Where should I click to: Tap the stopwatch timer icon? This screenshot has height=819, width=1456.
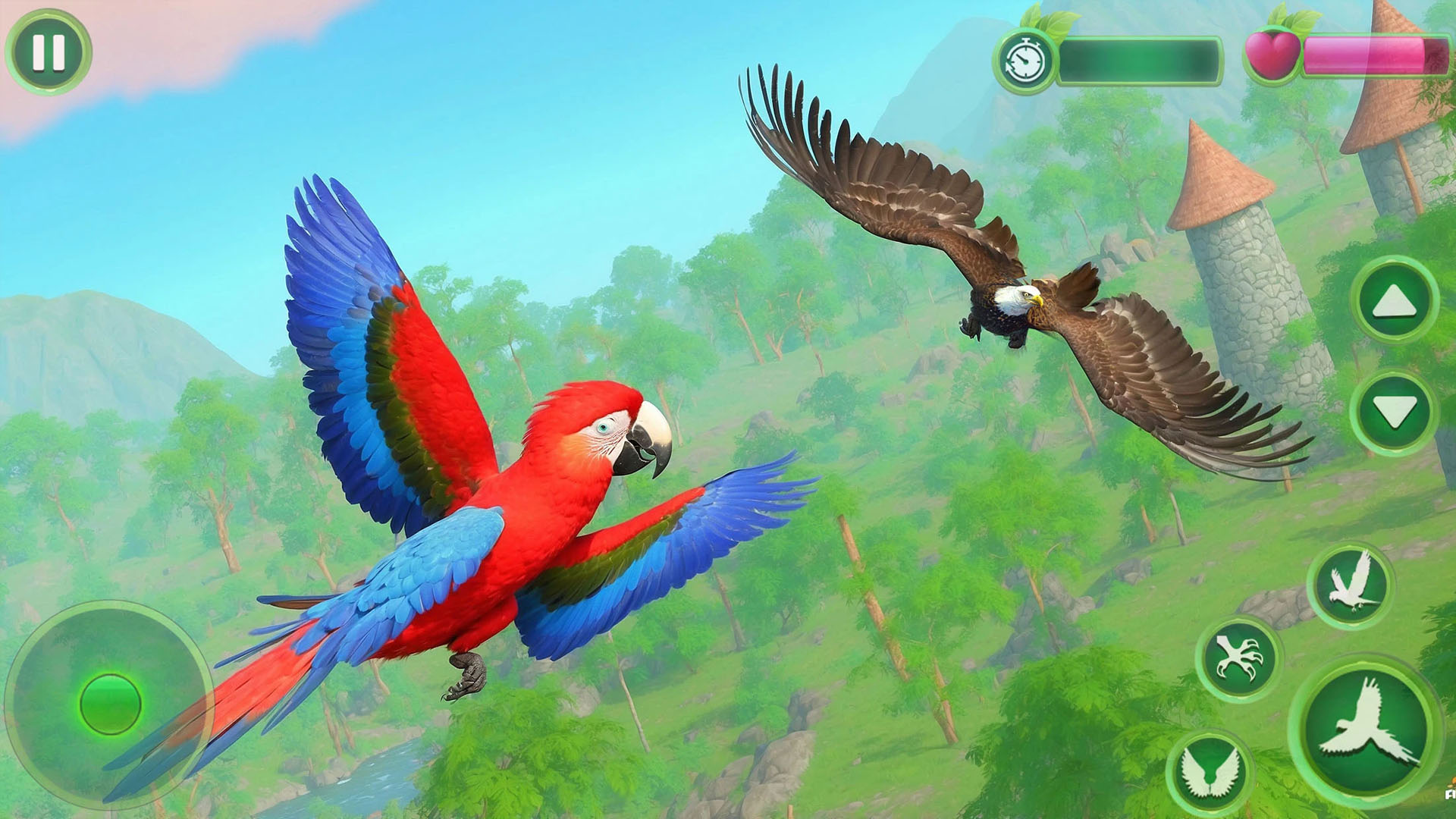(1025, 58)
